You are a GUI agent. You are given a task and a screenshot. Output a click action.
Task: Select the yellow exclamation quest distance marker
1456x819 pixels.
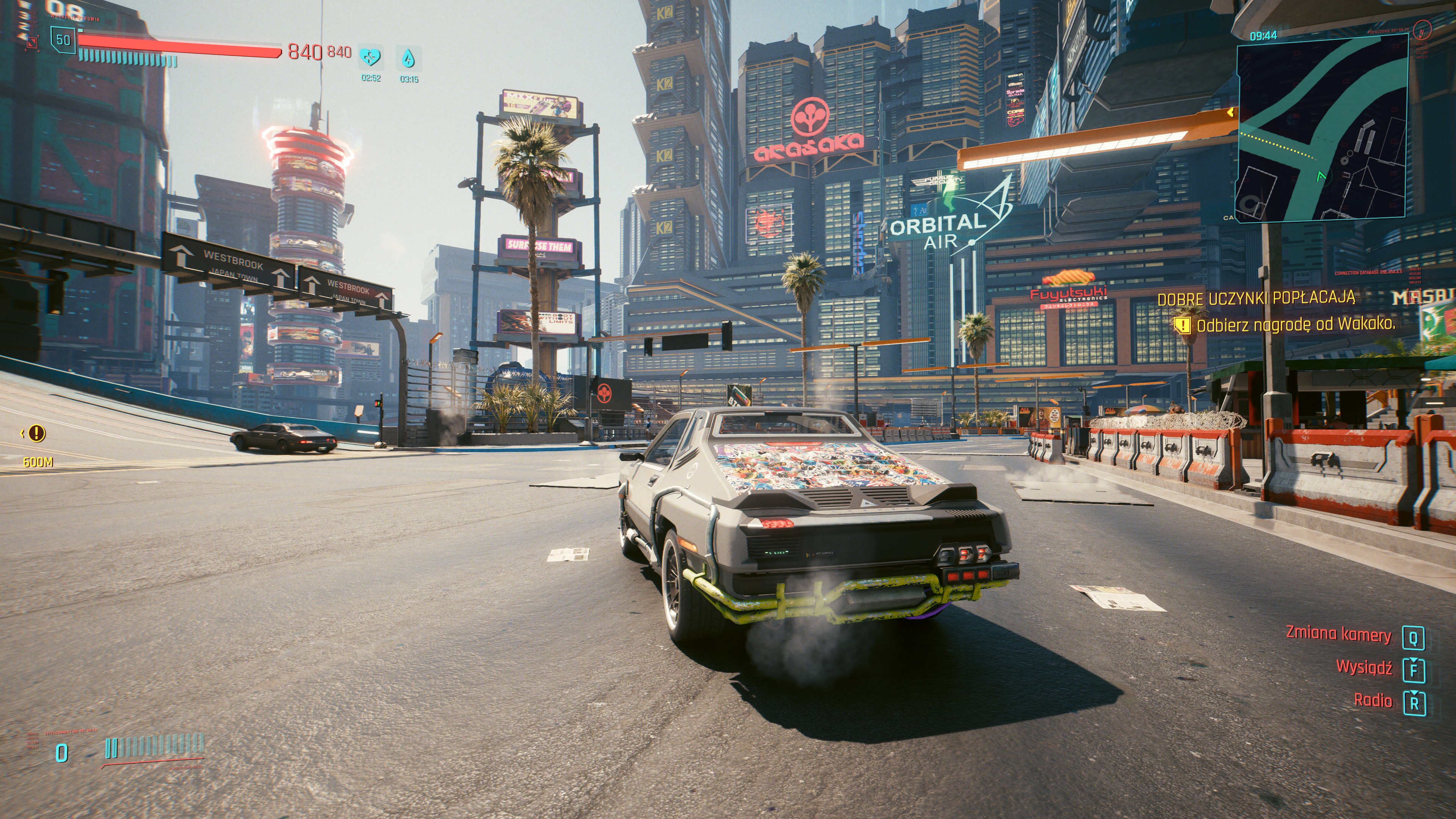click(x=37, y=433)
